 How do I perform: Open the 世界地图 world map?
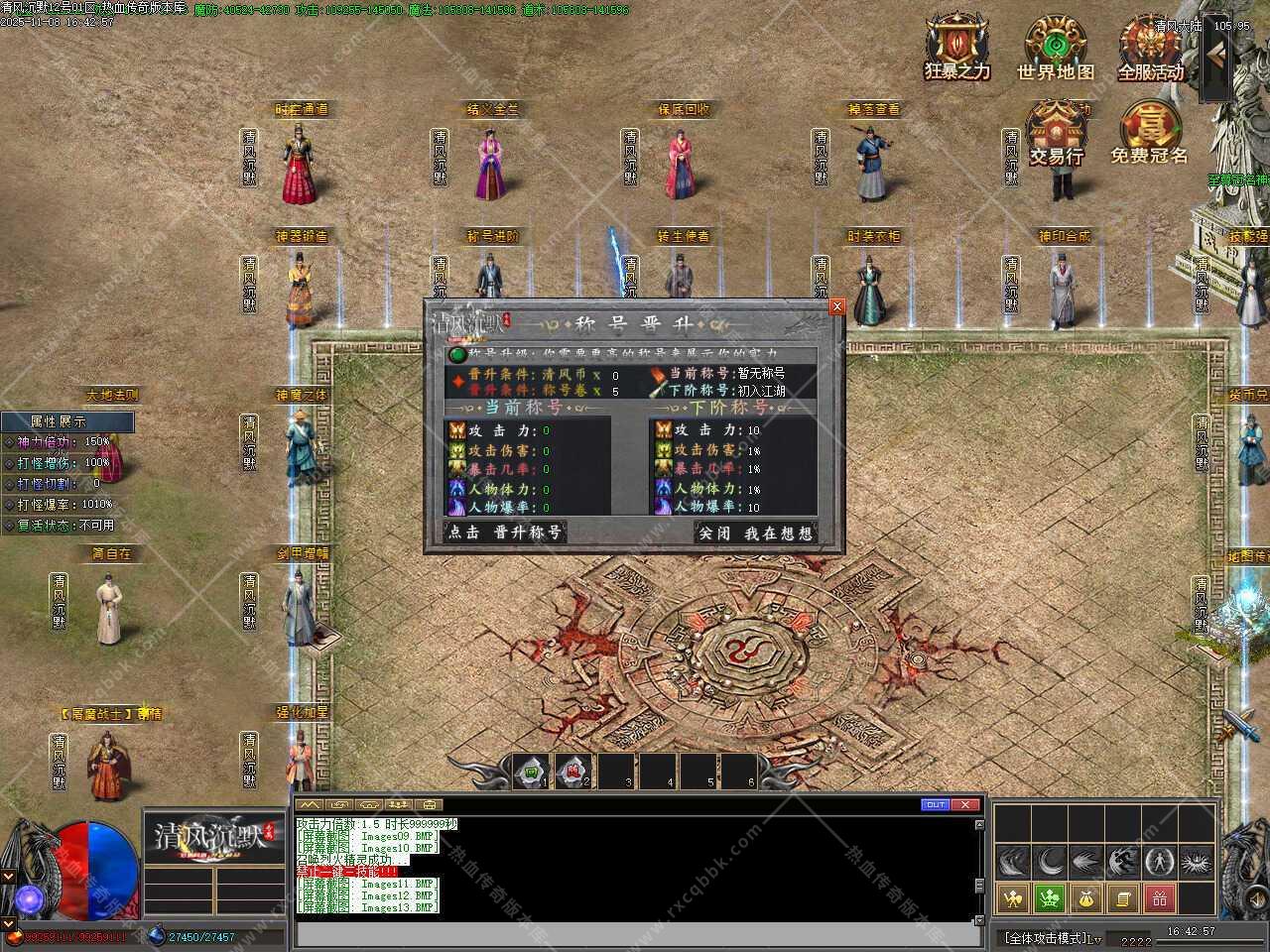click(1055, 48)
